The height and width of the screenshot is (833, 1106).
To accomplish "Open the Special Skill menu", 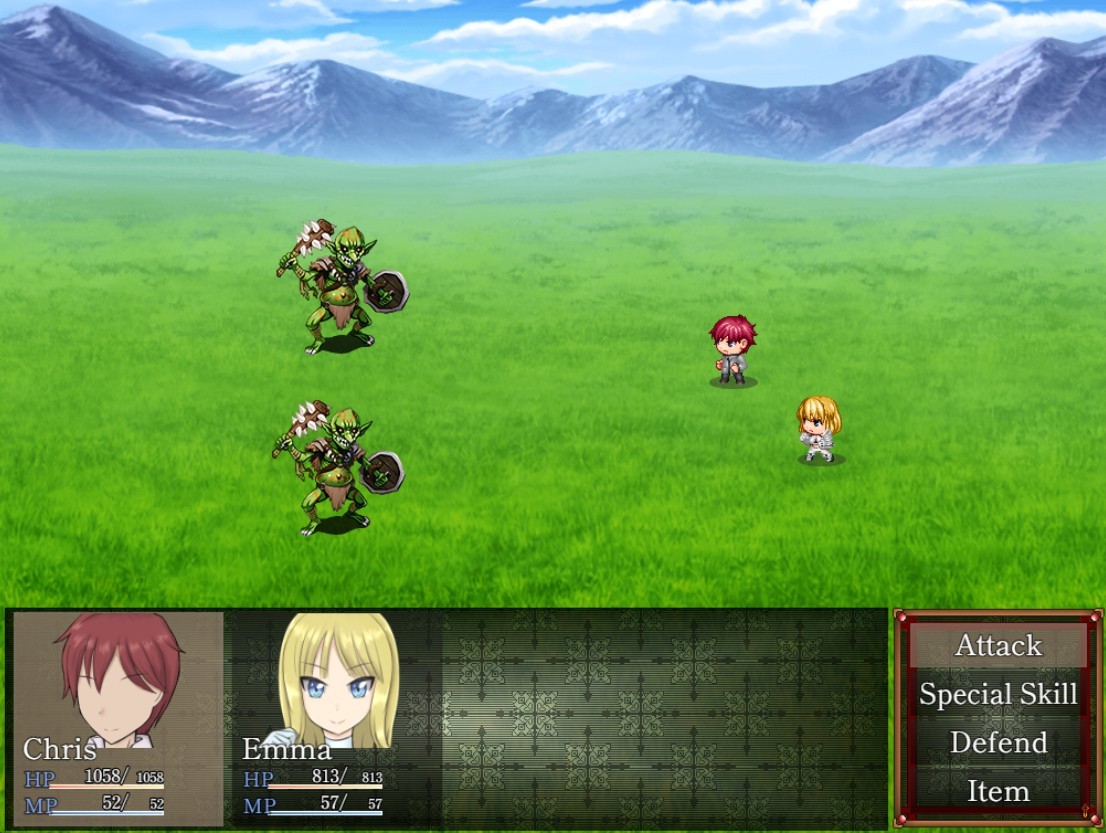I will 998,694.
